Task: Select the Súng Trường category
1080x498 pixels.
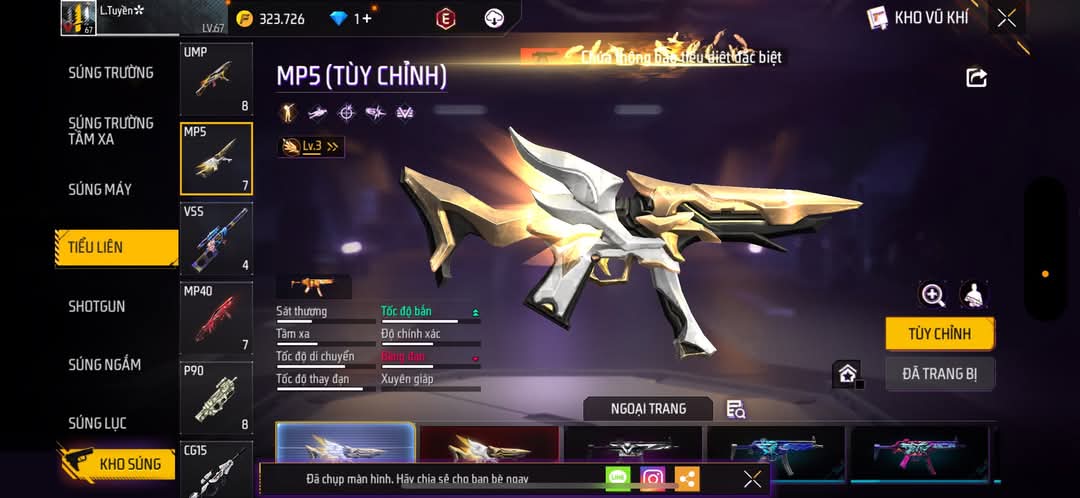Action: pos(111,73)
